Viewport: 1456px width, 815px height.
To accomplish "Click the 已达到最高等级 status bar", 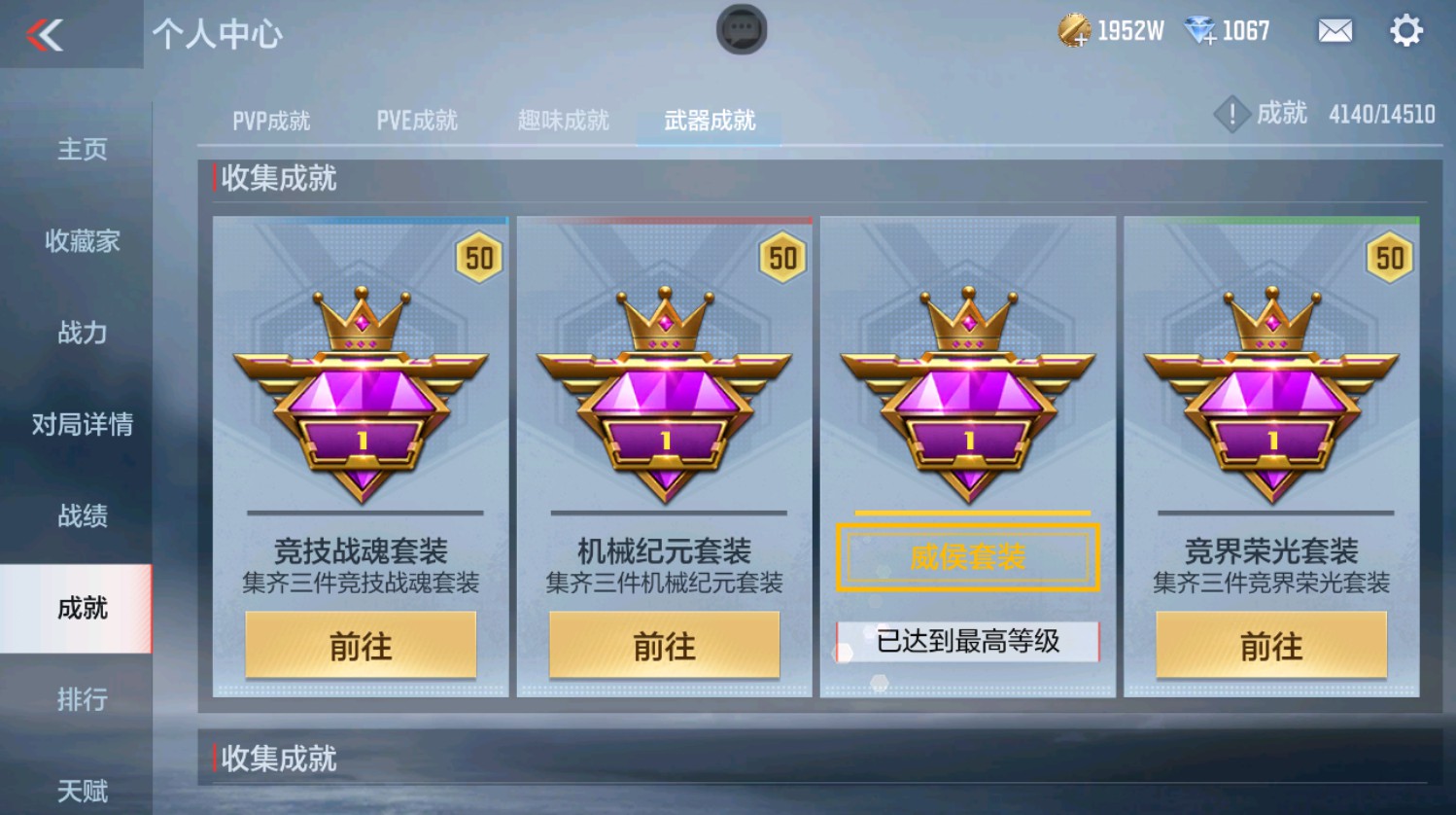I will [x=968, y=642].
